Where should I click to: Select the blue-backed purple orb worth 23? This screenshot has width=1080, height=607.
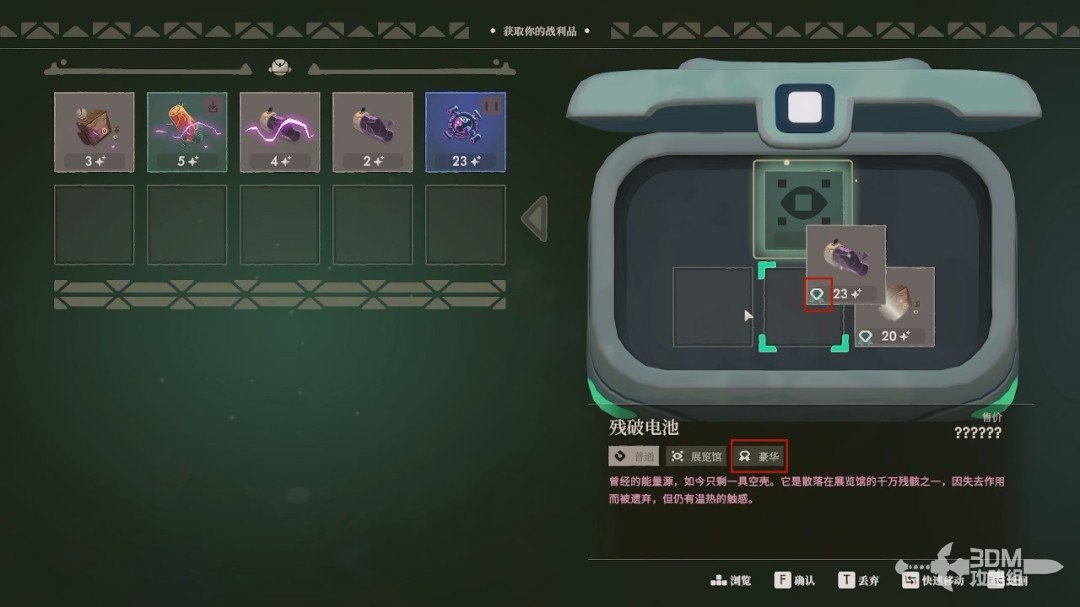pos(465,131)
